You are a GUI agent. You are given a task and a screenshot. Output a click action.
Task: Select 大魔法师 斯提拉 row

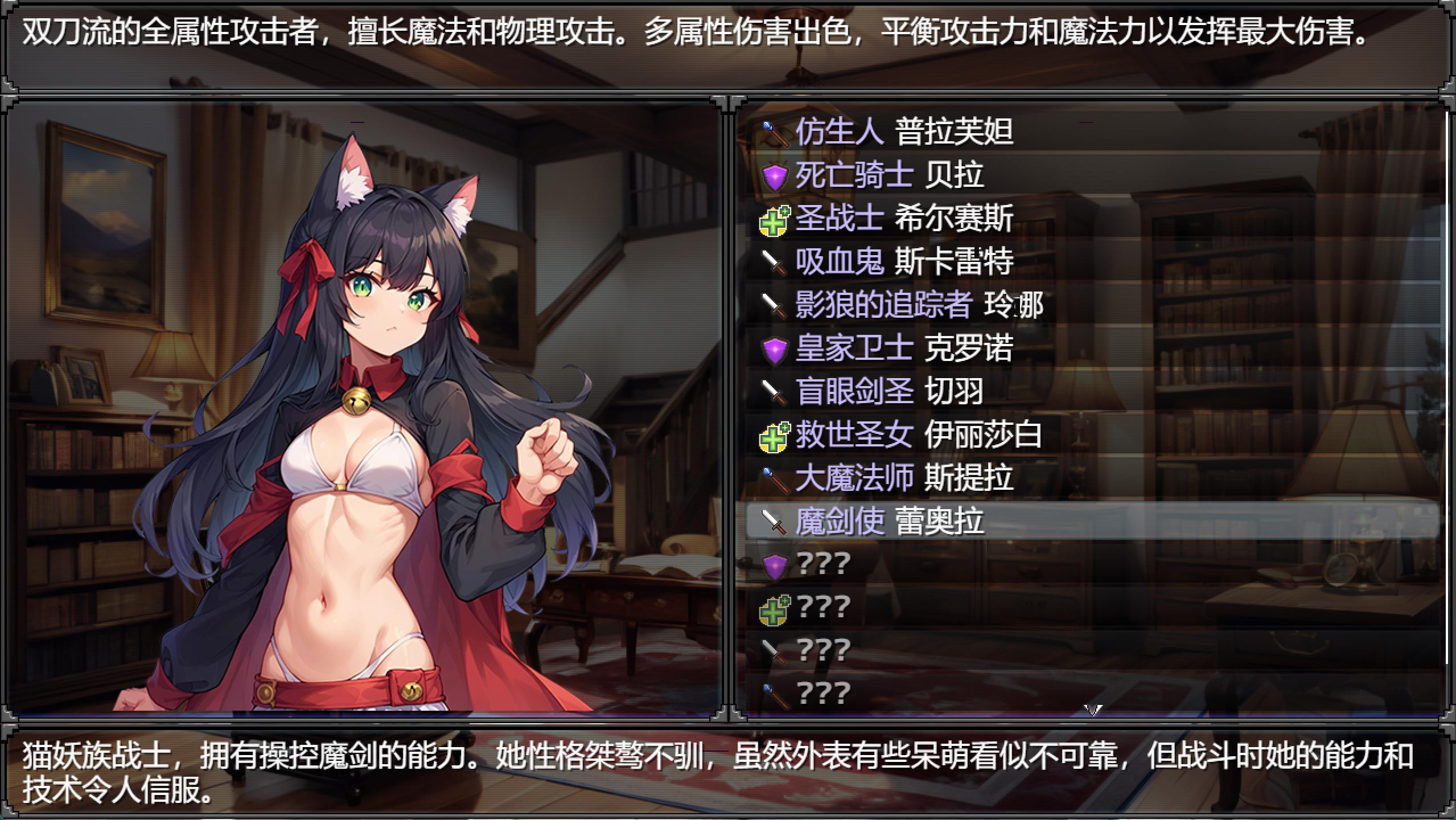coord(904,478)
